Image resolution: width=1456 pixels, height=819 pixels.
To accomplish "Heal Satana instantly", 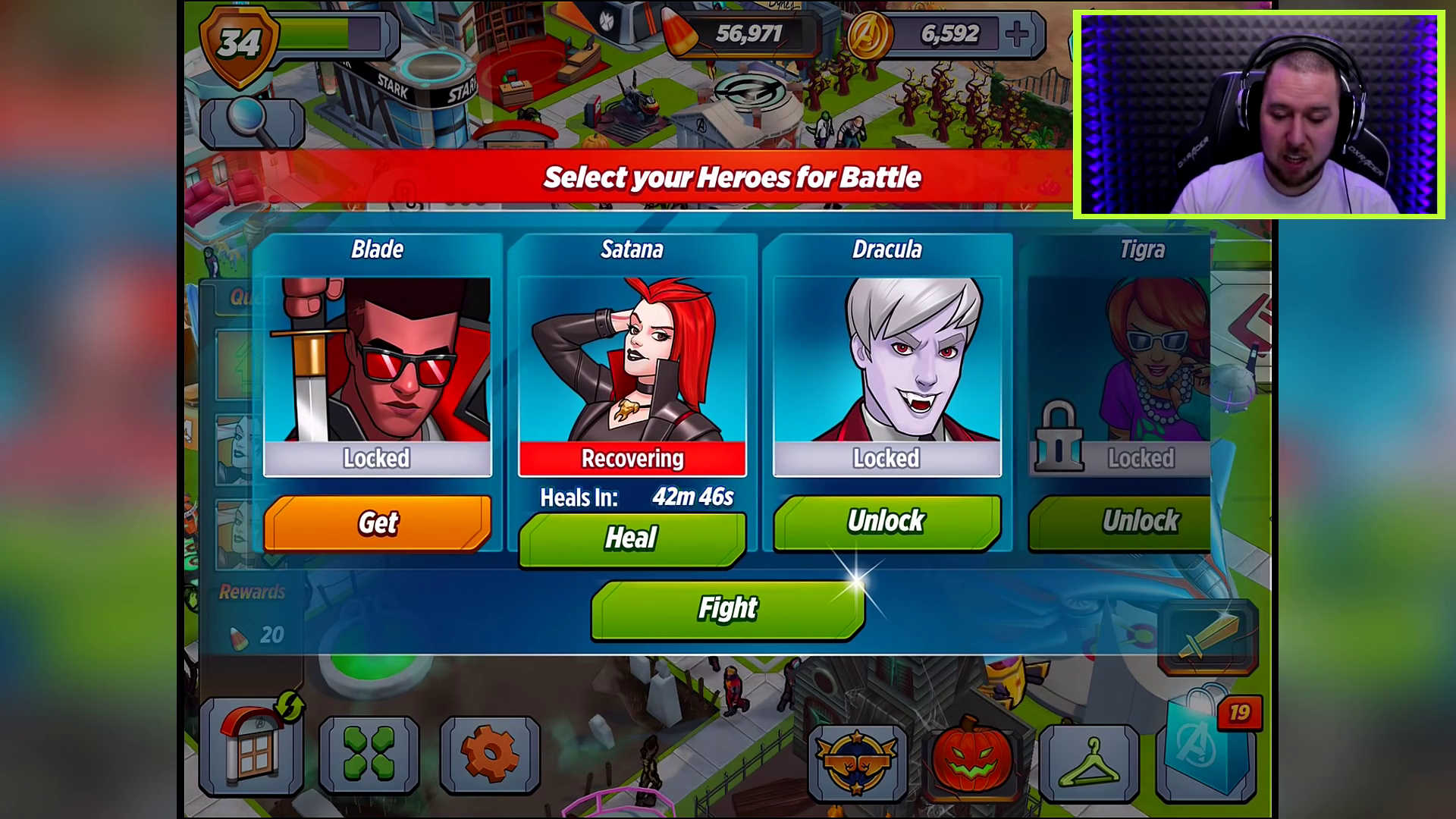I will (632, 538).
